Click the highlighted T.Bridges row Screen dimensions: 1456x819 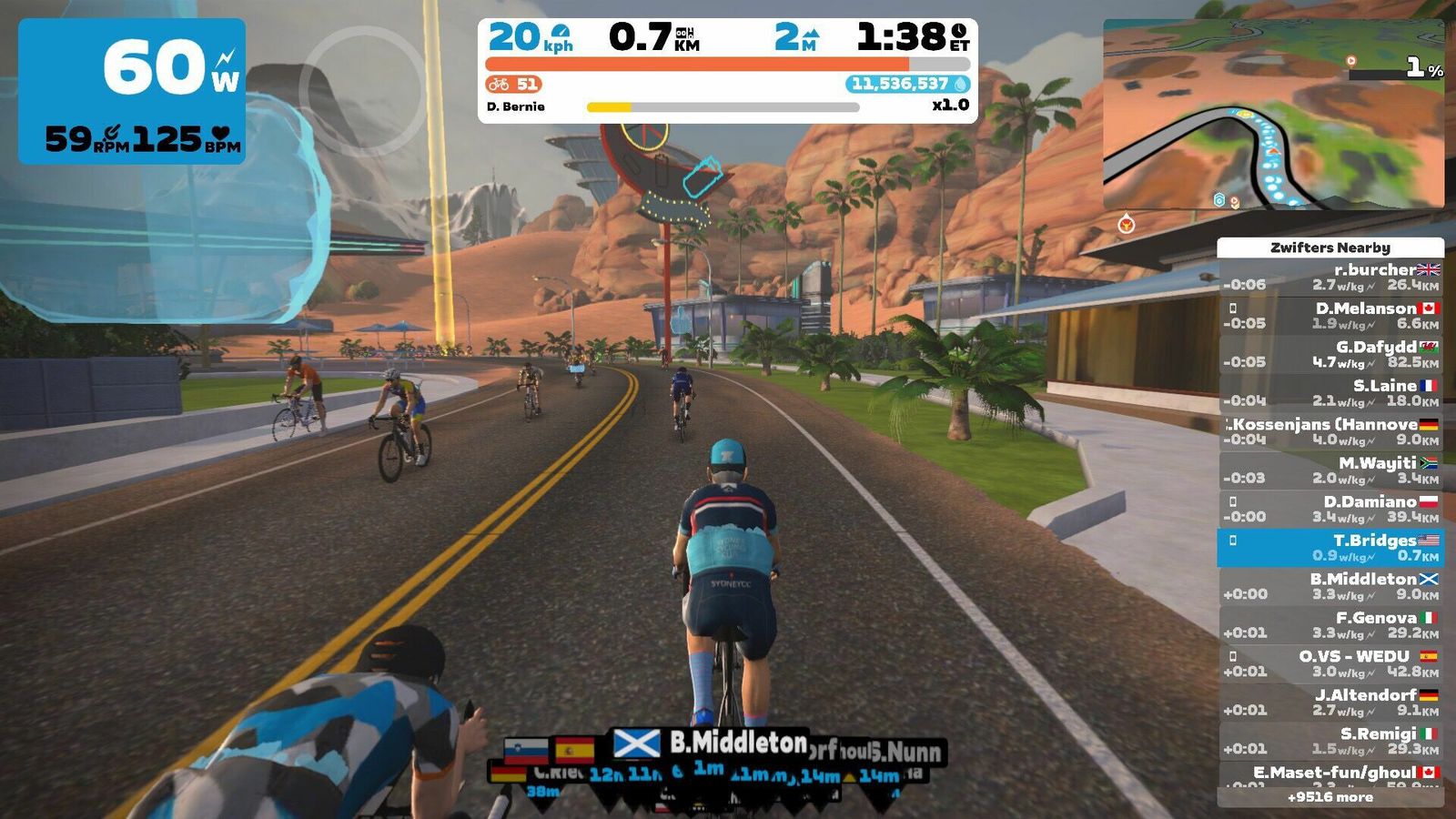pyautogui.click(x=1330, y=548)
